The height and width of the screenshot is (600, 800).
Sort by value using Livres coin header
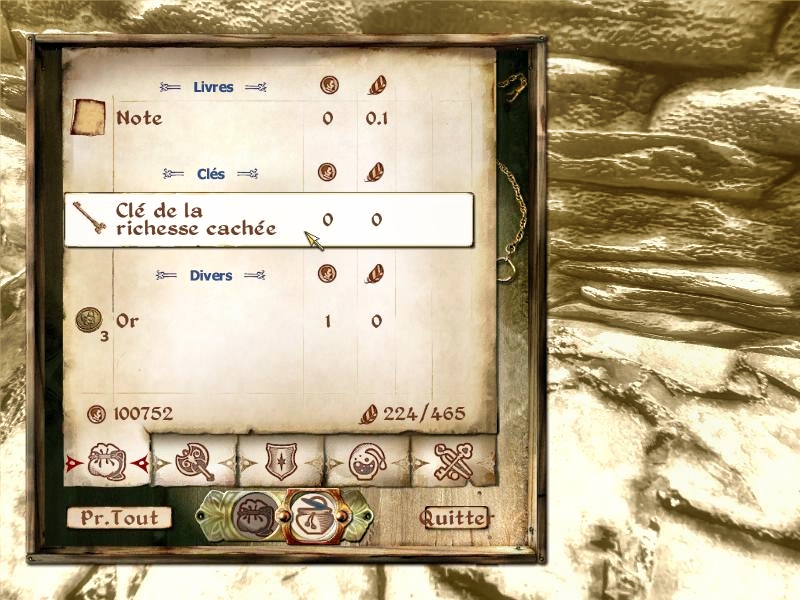pos(327,86)
